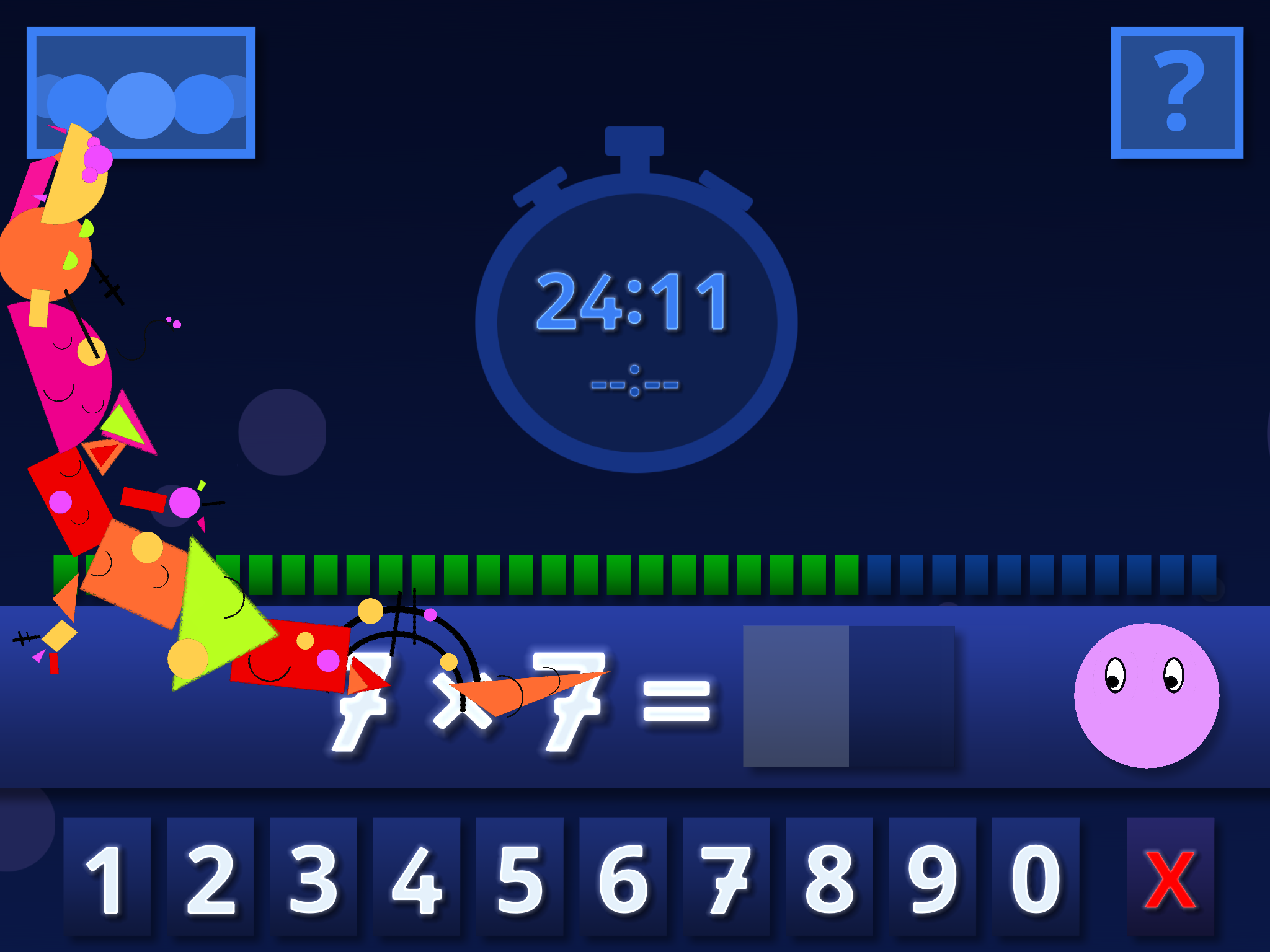
Task: Input digit 6 from the number row
Action: [623, 876]
